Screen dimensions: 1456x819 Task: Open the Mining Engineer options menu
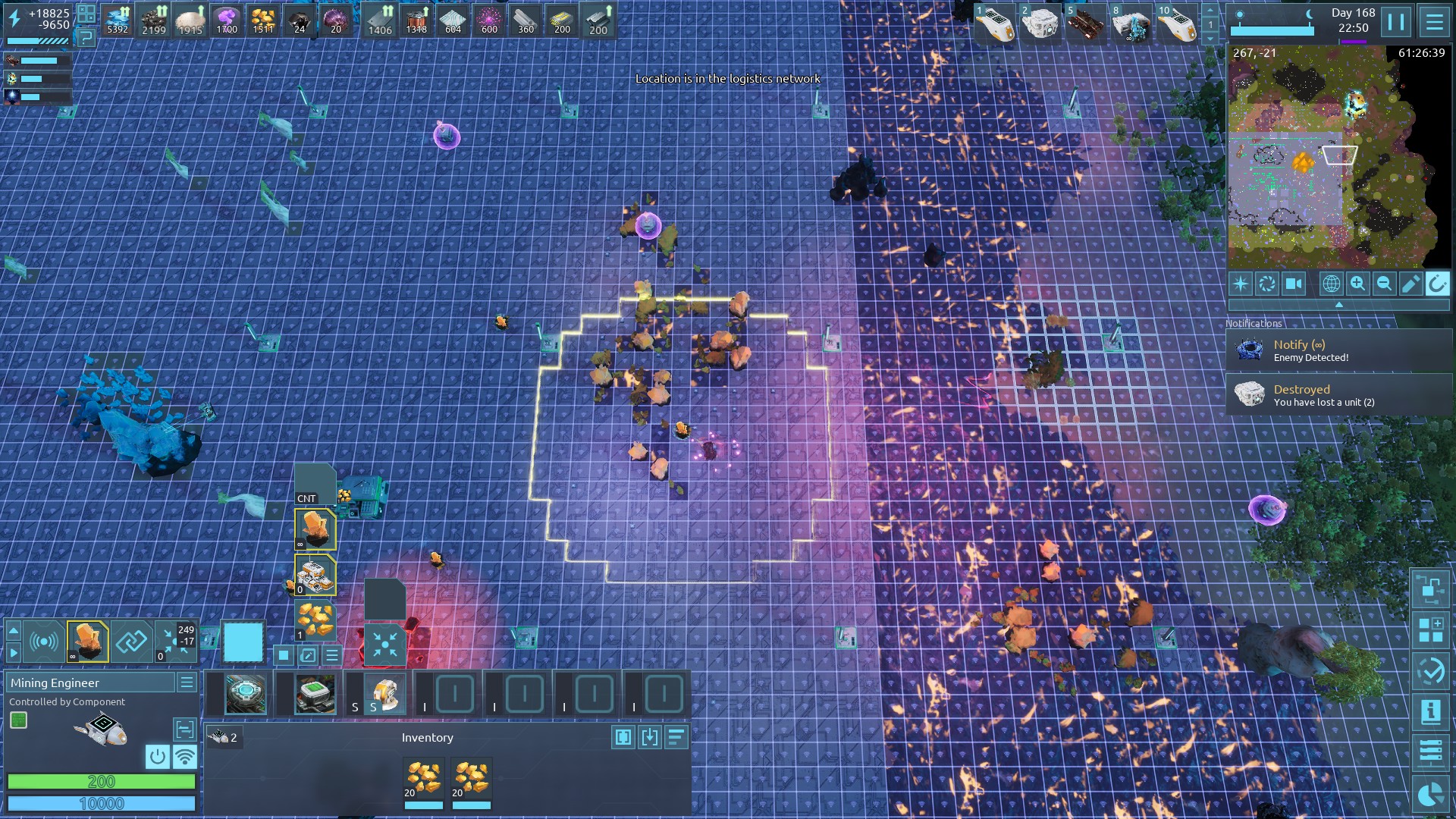187,682
